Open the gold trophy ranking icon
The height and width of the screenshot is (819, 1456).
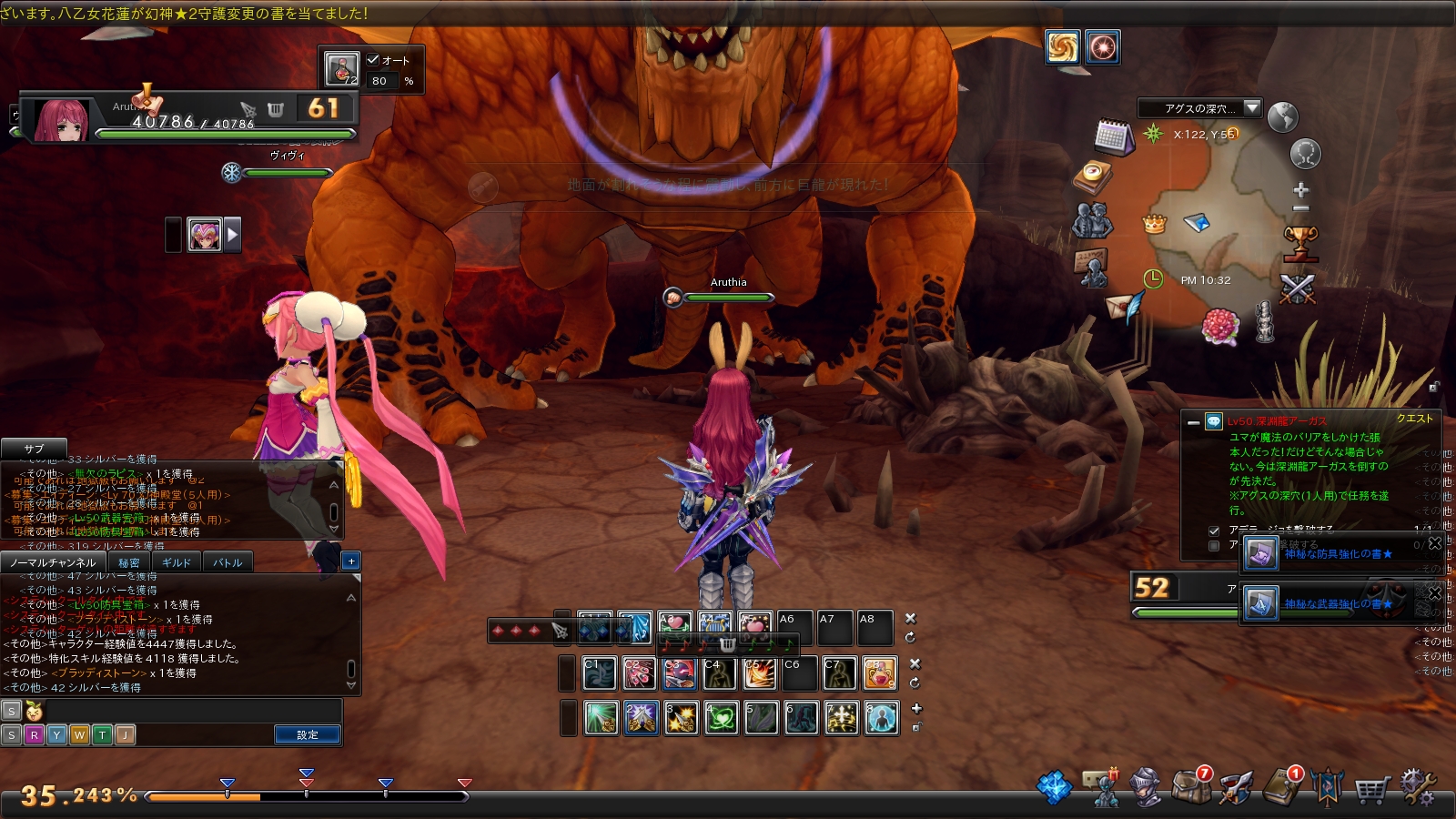tap(1300, 242)
